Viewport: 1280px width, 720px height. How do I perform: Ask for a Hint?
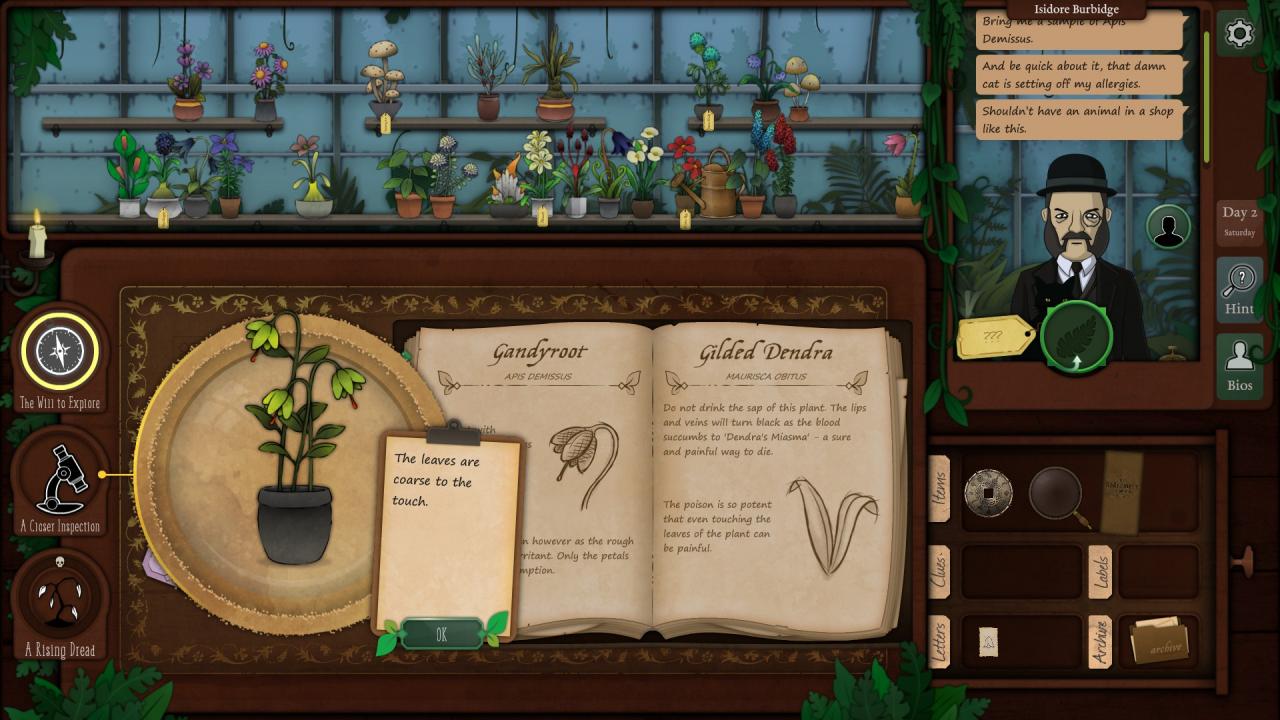pos(1239,289)
